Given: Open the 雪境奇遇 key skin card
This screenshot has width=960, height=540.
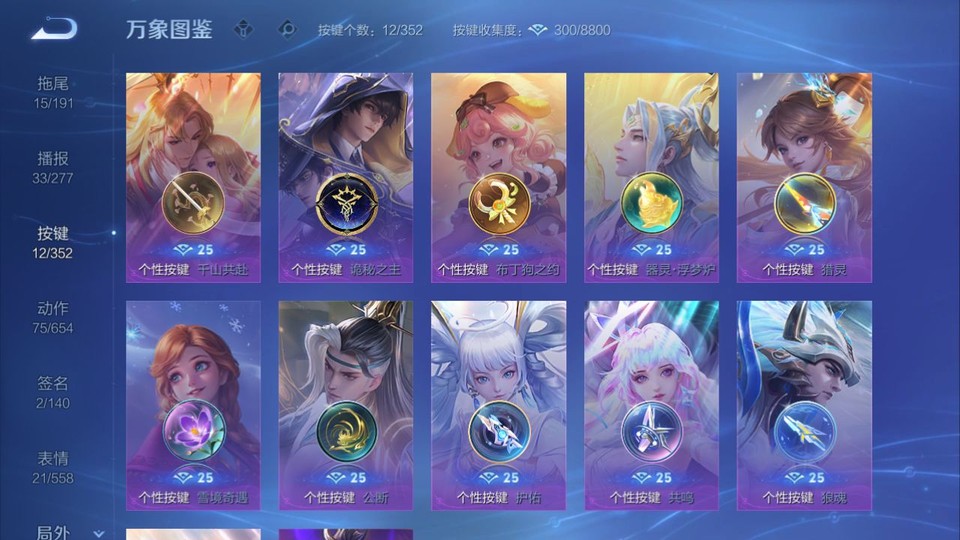Looking at the screenshot, I should (x=193, y=405).
